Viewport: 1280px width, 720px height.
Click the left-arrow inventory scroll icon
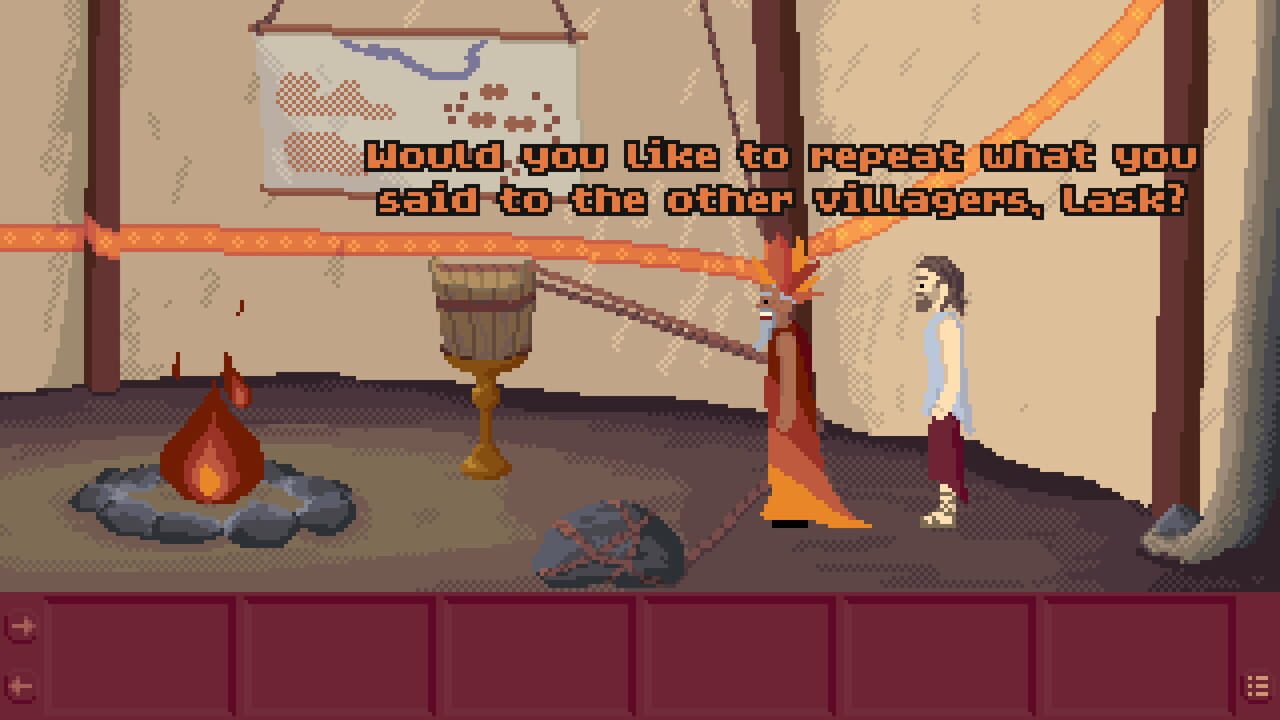pyautogui.click(x=22, y=685)
